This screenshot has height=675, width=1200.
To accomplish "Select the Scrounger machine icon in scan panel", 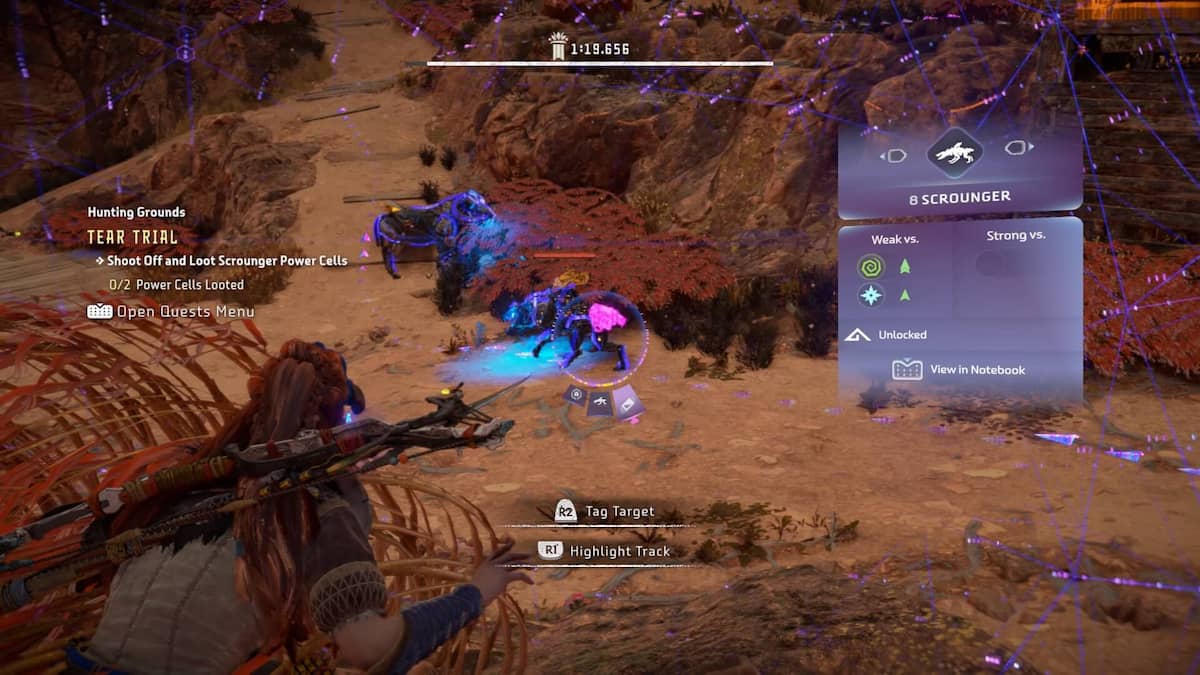I will coord(955,153).
